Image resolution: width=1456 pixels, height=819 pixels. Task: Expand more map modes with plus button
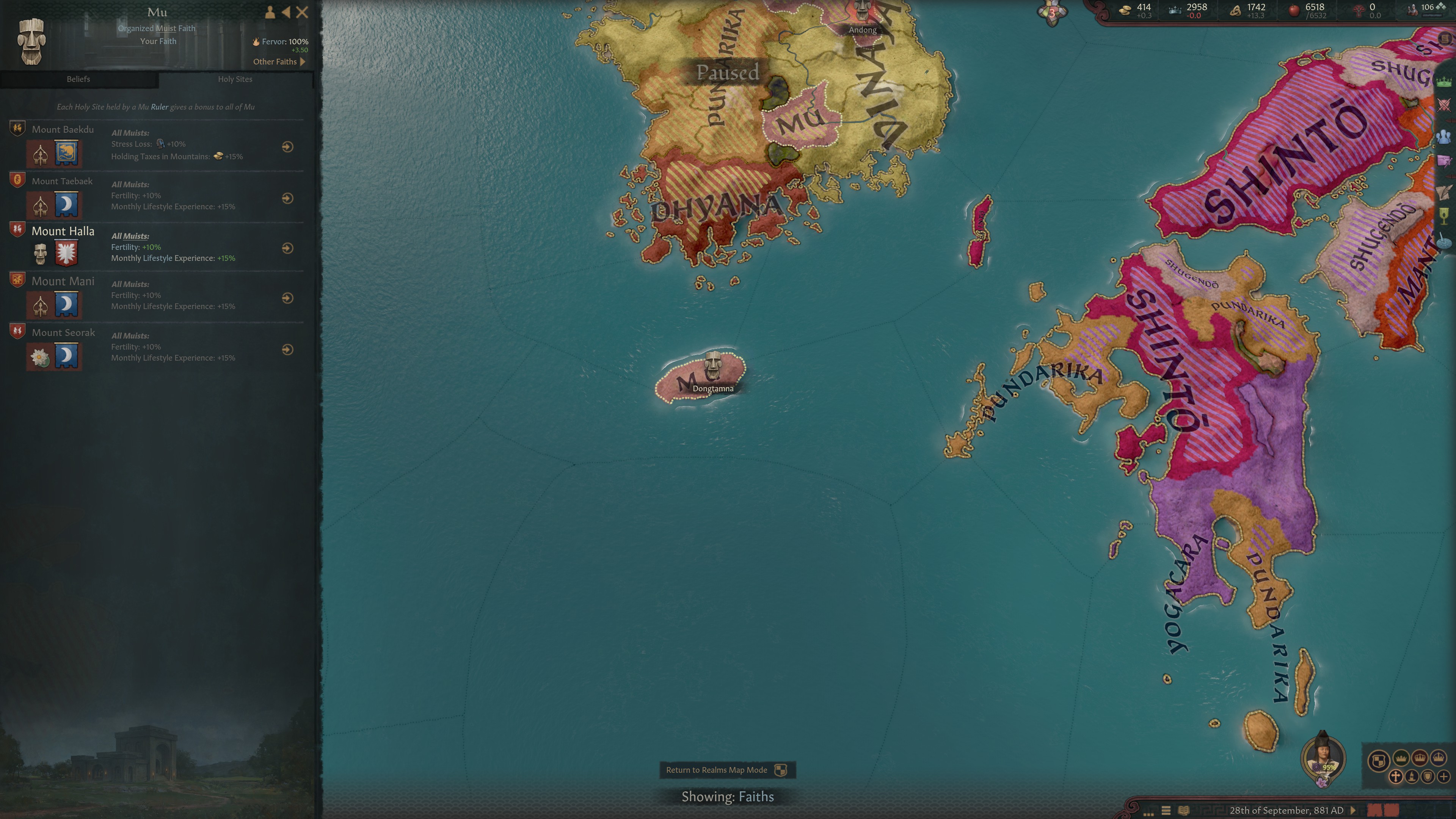coord(1443,777)
